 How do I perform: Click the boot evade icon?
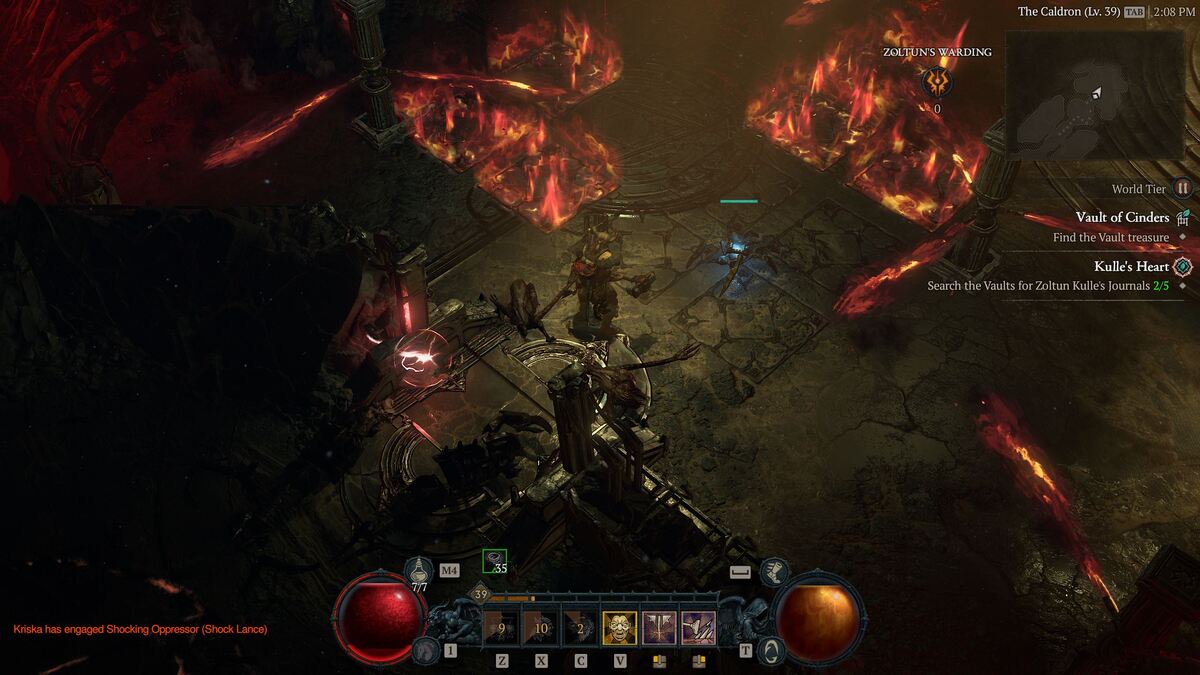click(x=773, y=572)
